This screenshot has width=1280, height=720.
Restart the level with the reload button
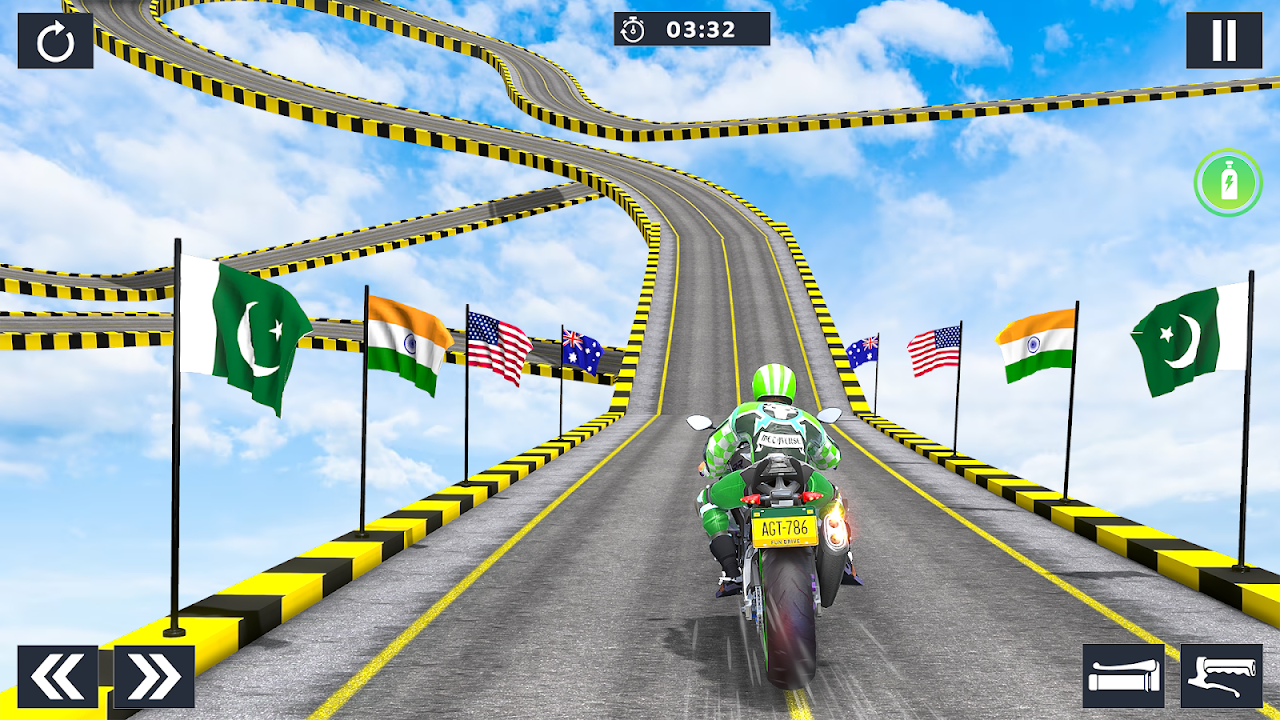coord(55,41)
